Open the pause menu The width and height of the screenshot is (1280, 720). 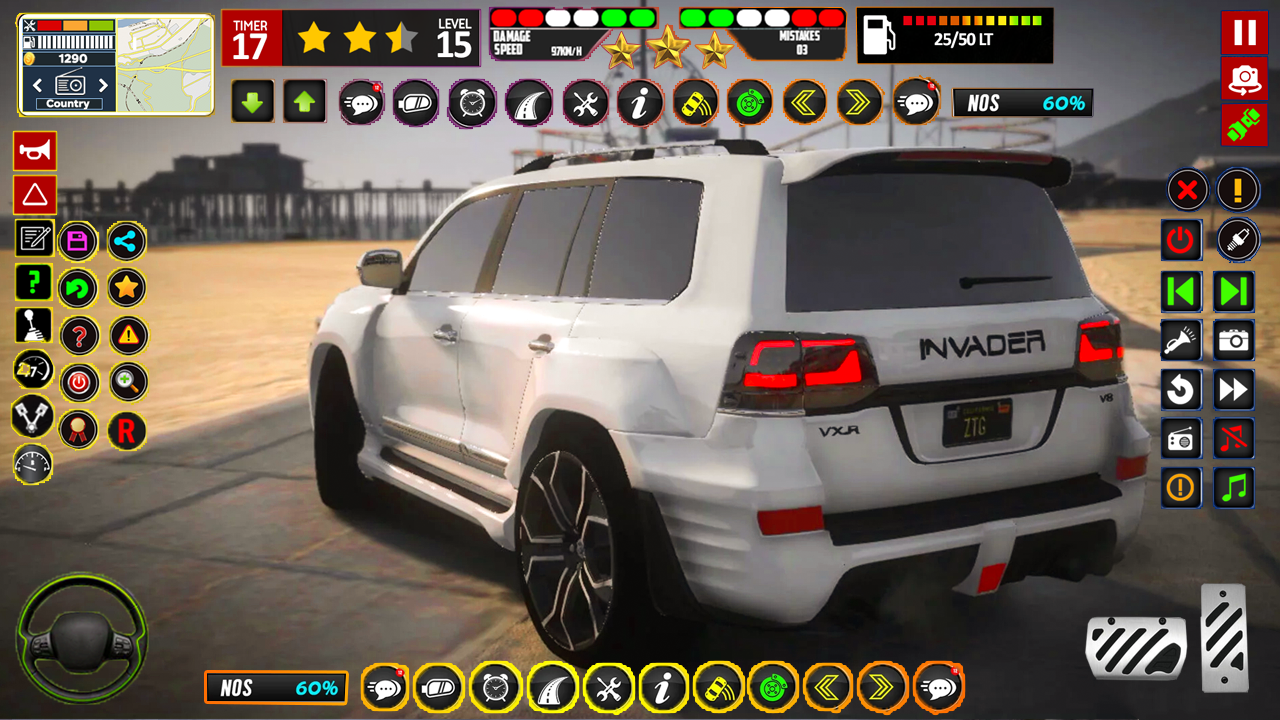pos(1244,33)
